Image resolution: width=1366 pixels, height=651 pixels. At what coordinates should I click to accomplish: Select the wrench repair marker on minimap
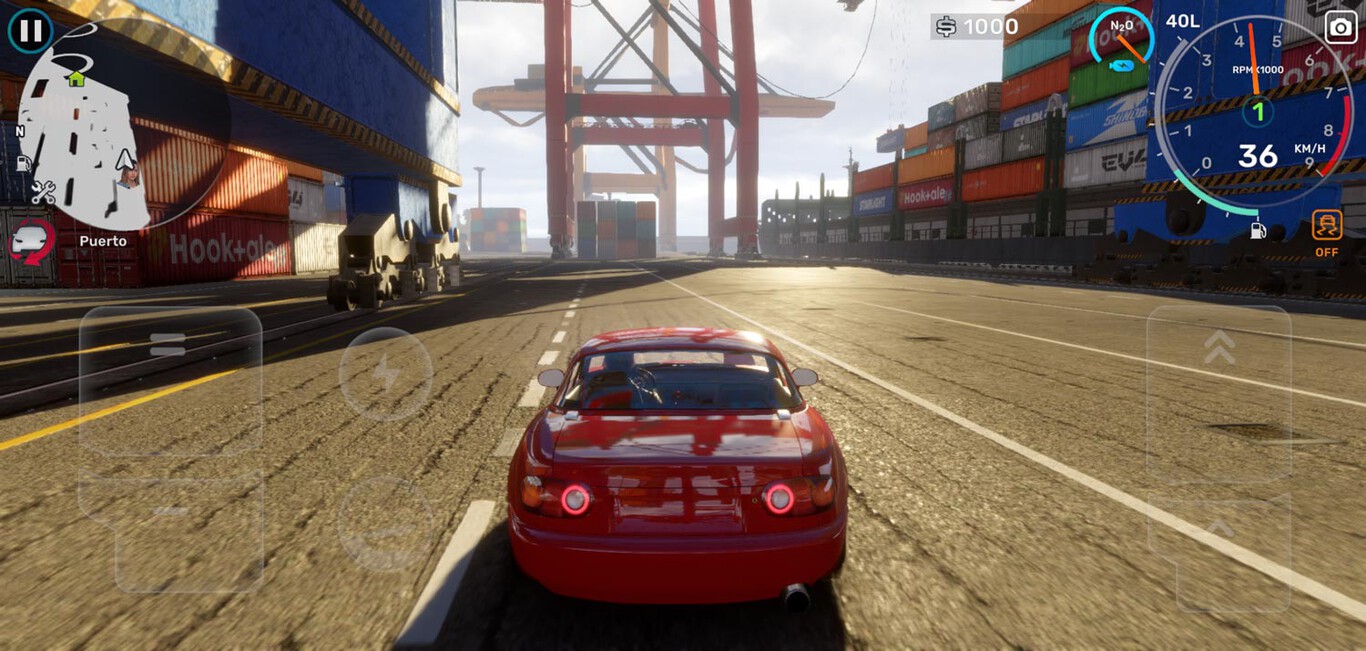point(43,191)
